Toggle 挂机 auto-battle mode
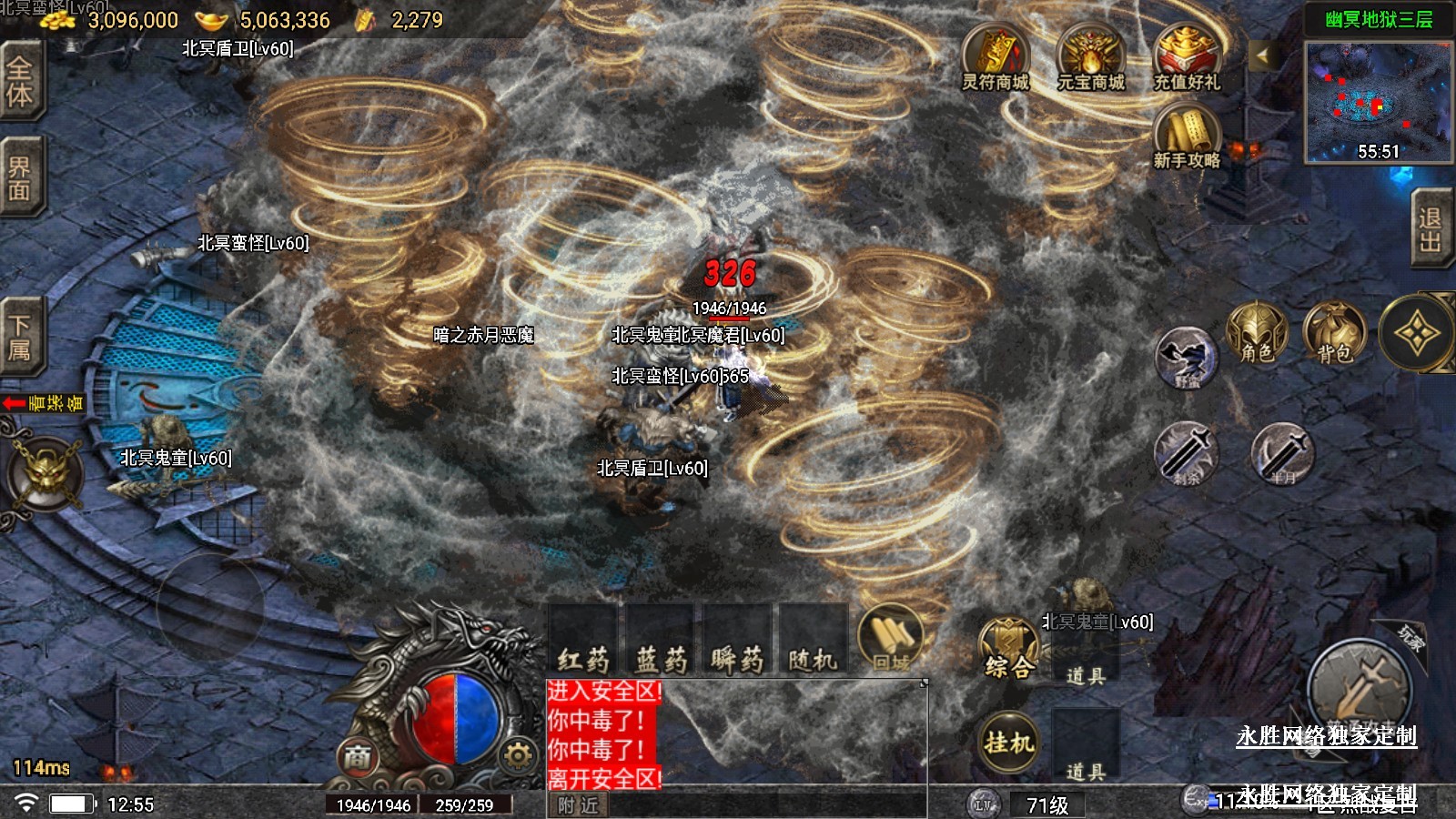Image resolution: width=1456 pixels, height=819 pixels. click(1008, 743)
